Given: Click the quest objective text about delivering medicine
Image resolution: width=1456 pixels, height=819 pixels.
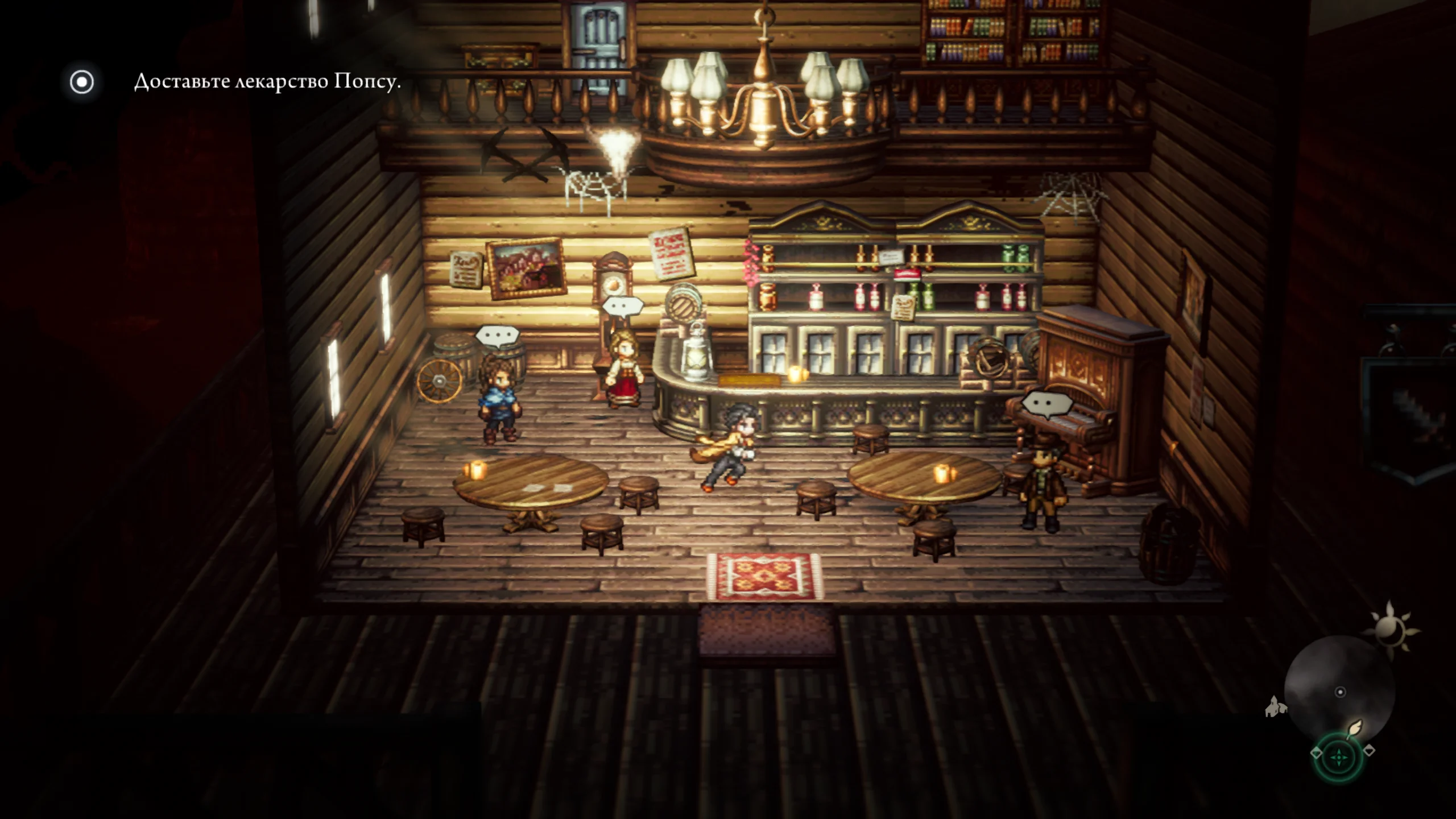Looking at the screenshot, I should click(x=267, y=82).
